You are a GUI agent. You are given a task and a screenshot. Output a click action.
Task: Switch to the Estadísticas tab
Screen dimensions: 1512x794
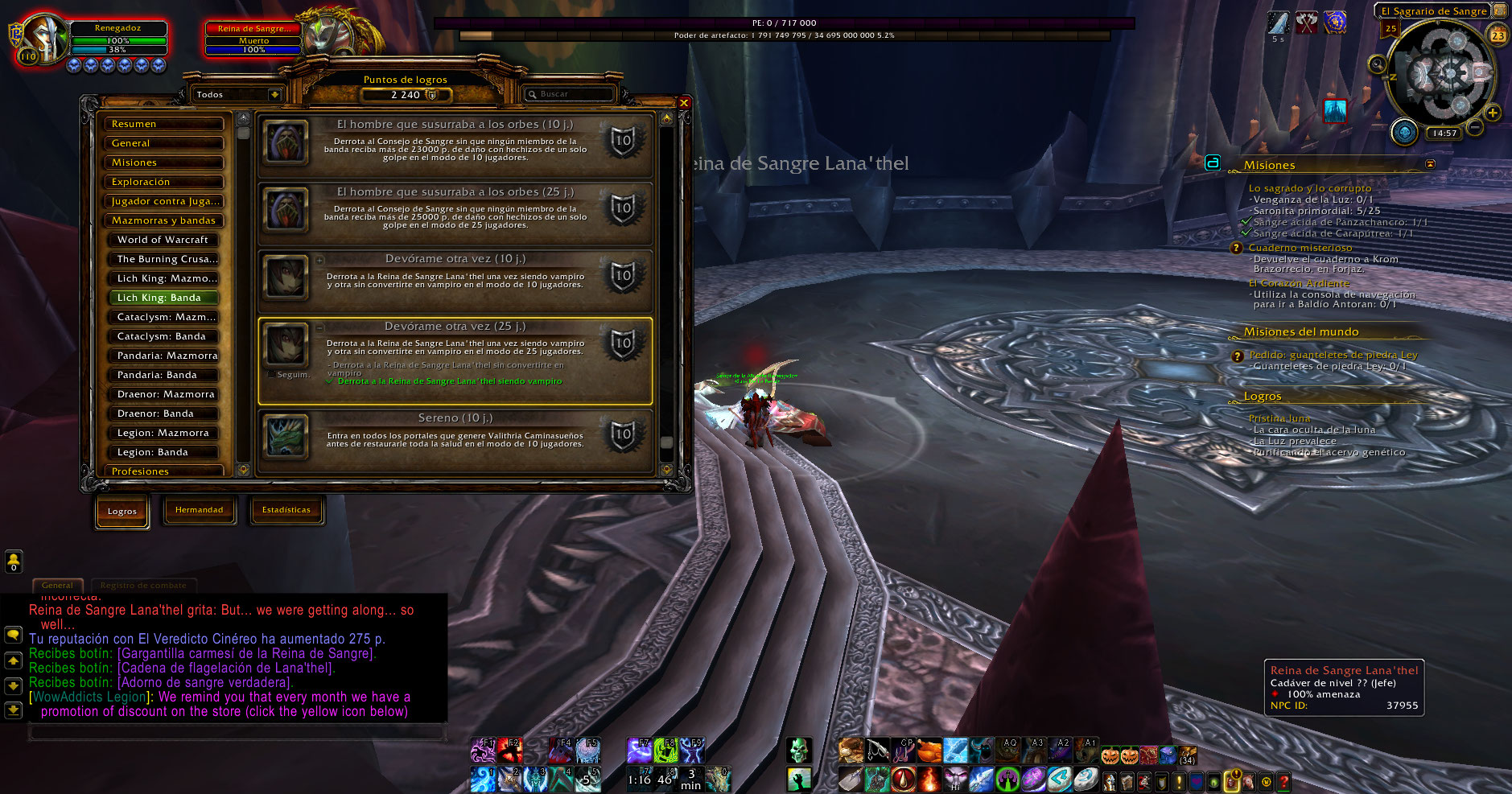(286, 510)
